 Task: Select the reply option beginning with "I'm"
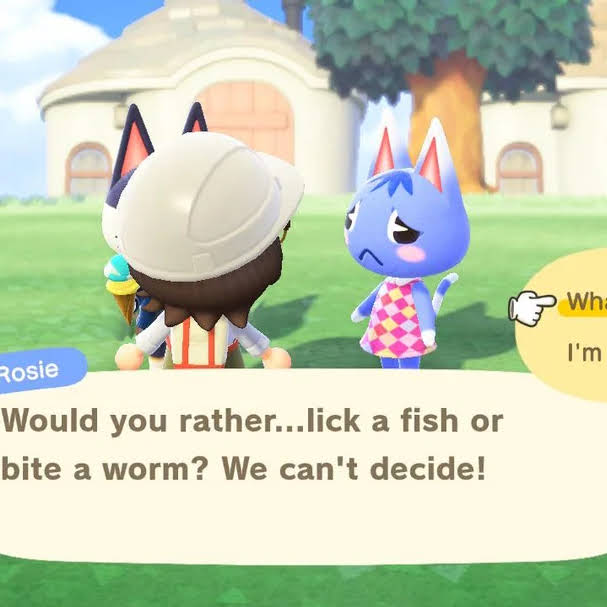pos(586,352)
